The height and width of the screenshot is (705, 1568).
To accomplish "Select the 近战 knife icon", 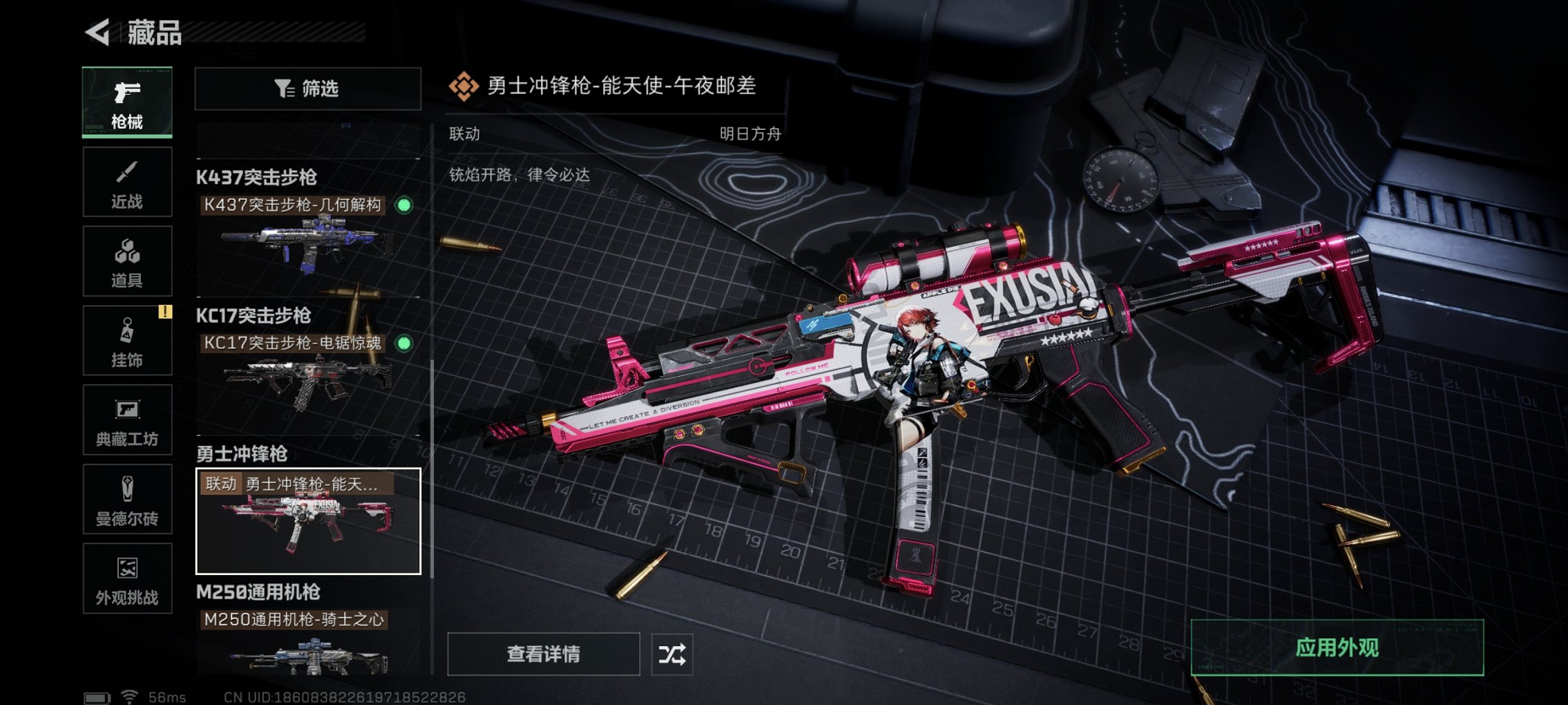I will pyautogui.click(x=127, y=173).
